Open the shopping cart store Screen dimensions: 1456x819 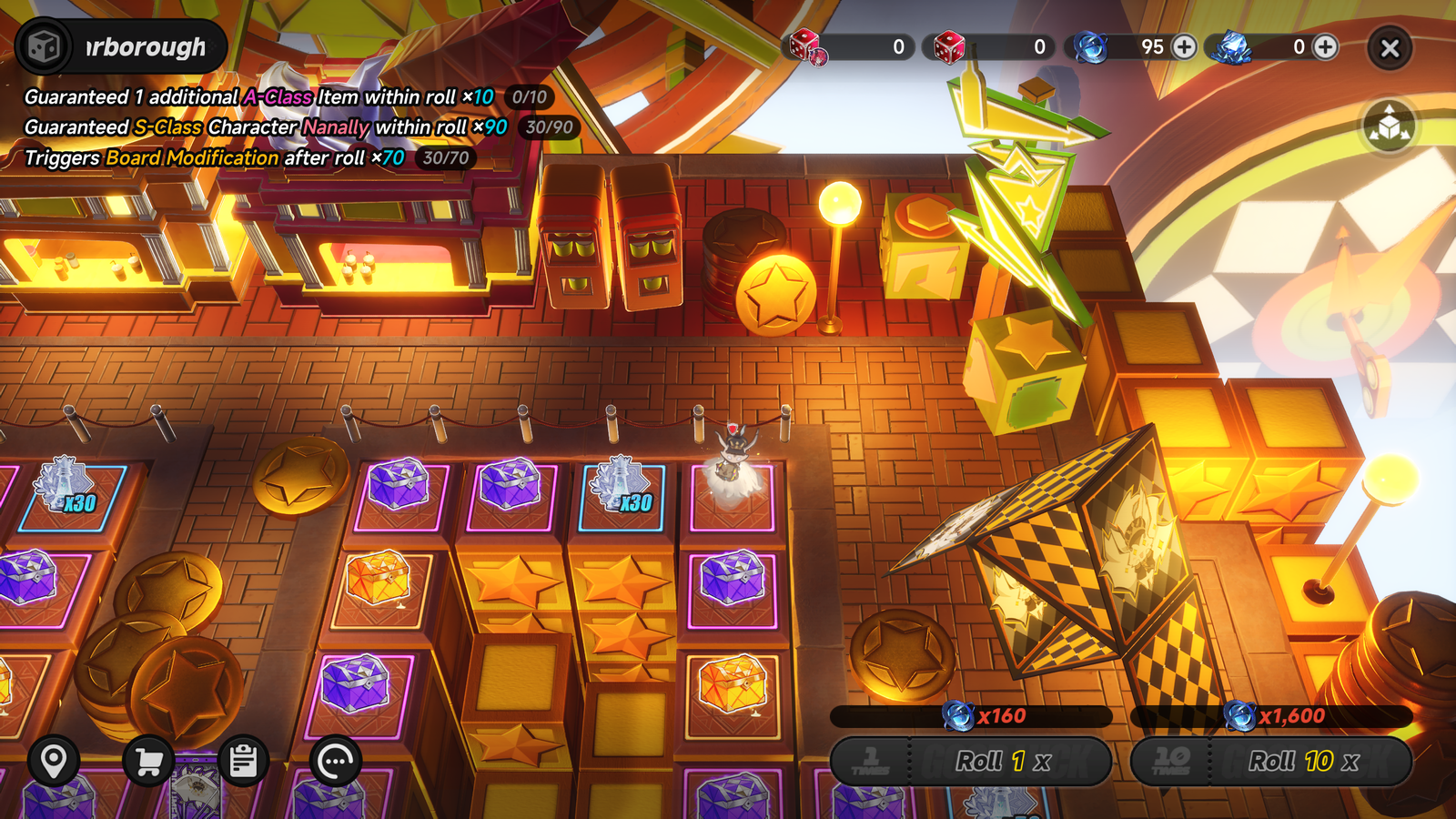click(148, 761)
